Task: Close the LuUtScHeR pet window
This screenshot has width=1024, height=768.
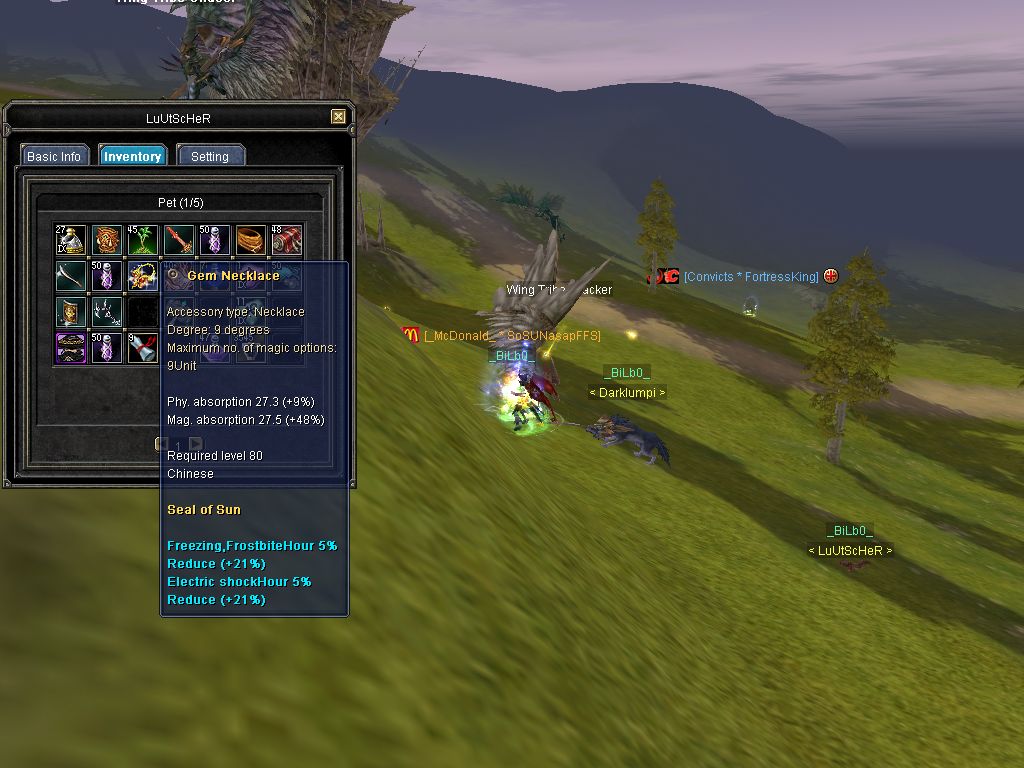Action: [338, 117]
